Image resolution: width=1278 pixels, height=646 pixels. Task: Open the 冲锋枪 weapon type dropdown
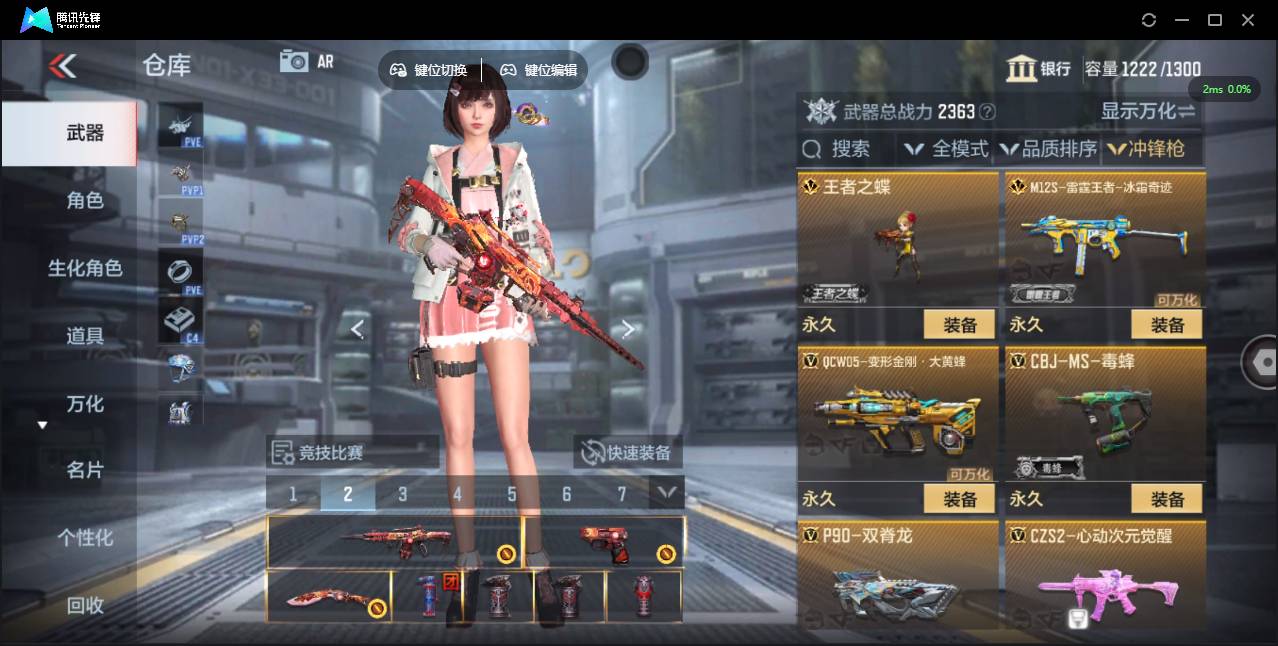coord(1146,149)
